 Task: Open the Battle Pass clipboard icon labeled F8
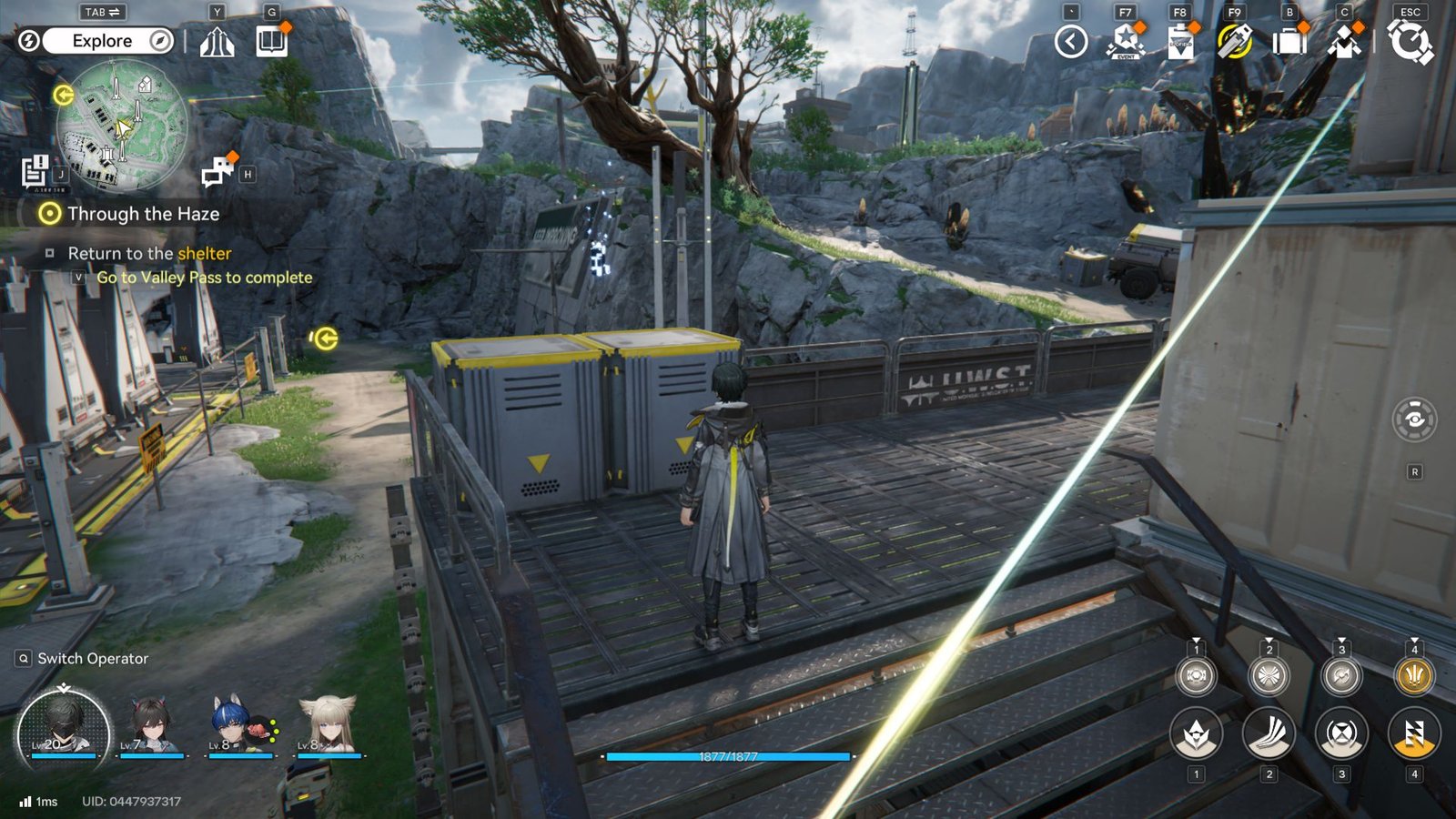tap(1179, 40)
